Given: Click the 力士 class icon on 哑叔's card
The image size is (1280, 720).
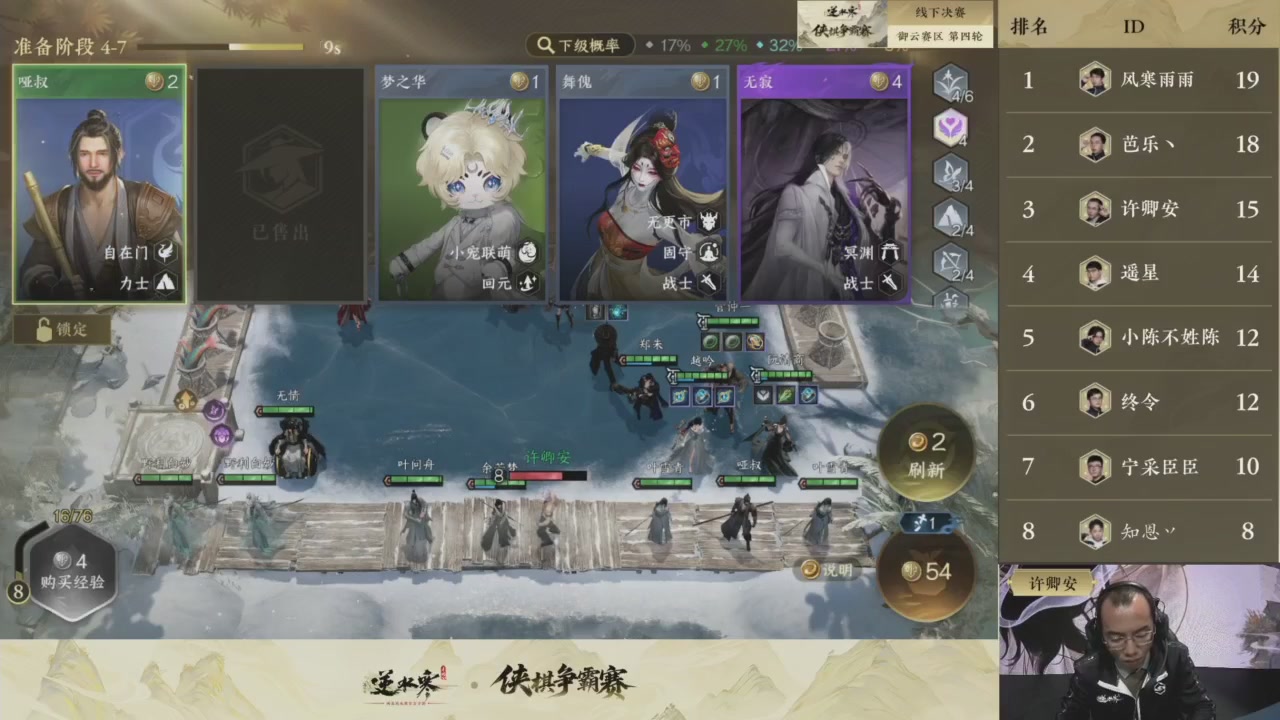Looking at the screenshot, I should click(166, 283).
